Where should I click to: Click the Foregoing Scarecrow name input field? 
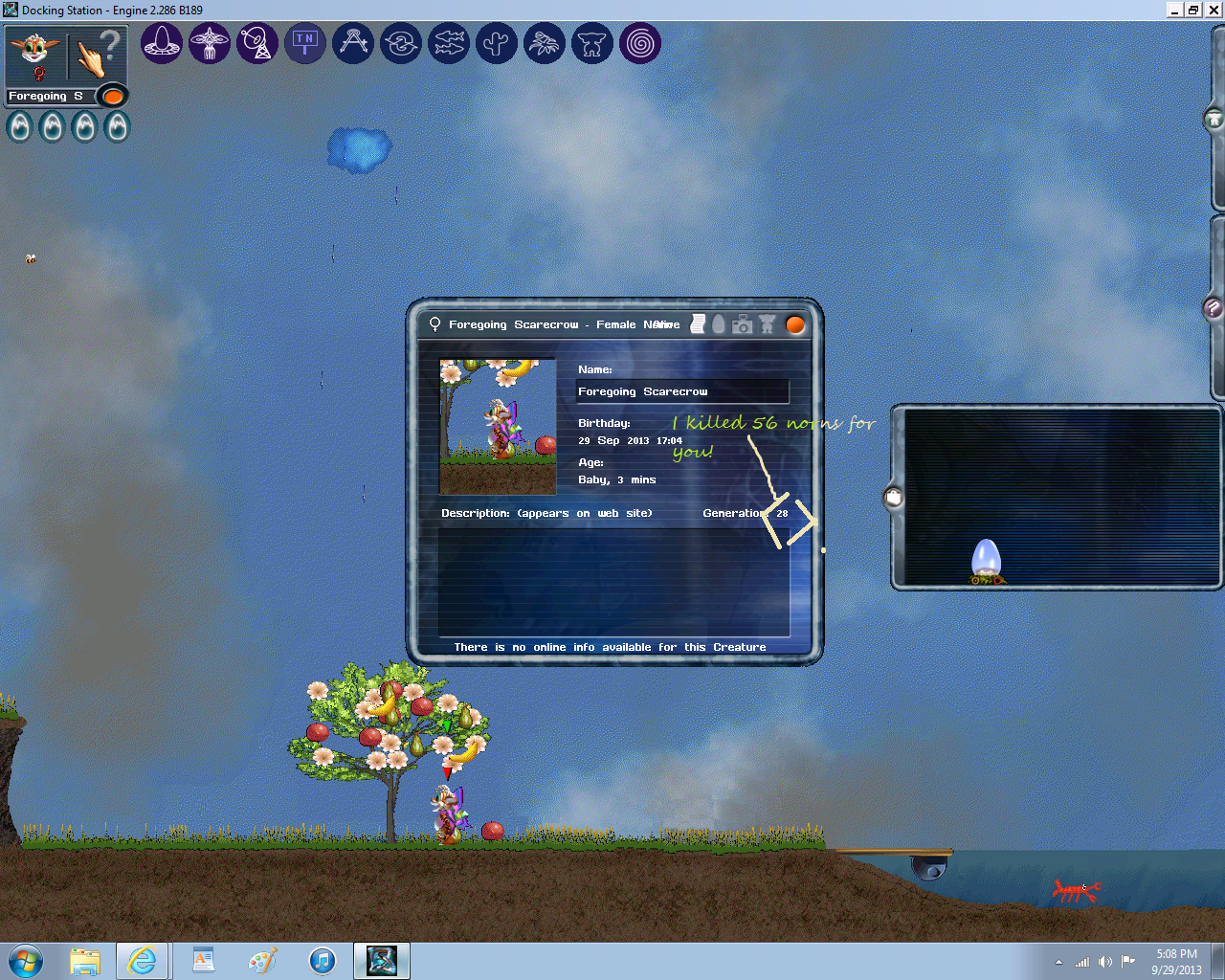coord(681,391)
